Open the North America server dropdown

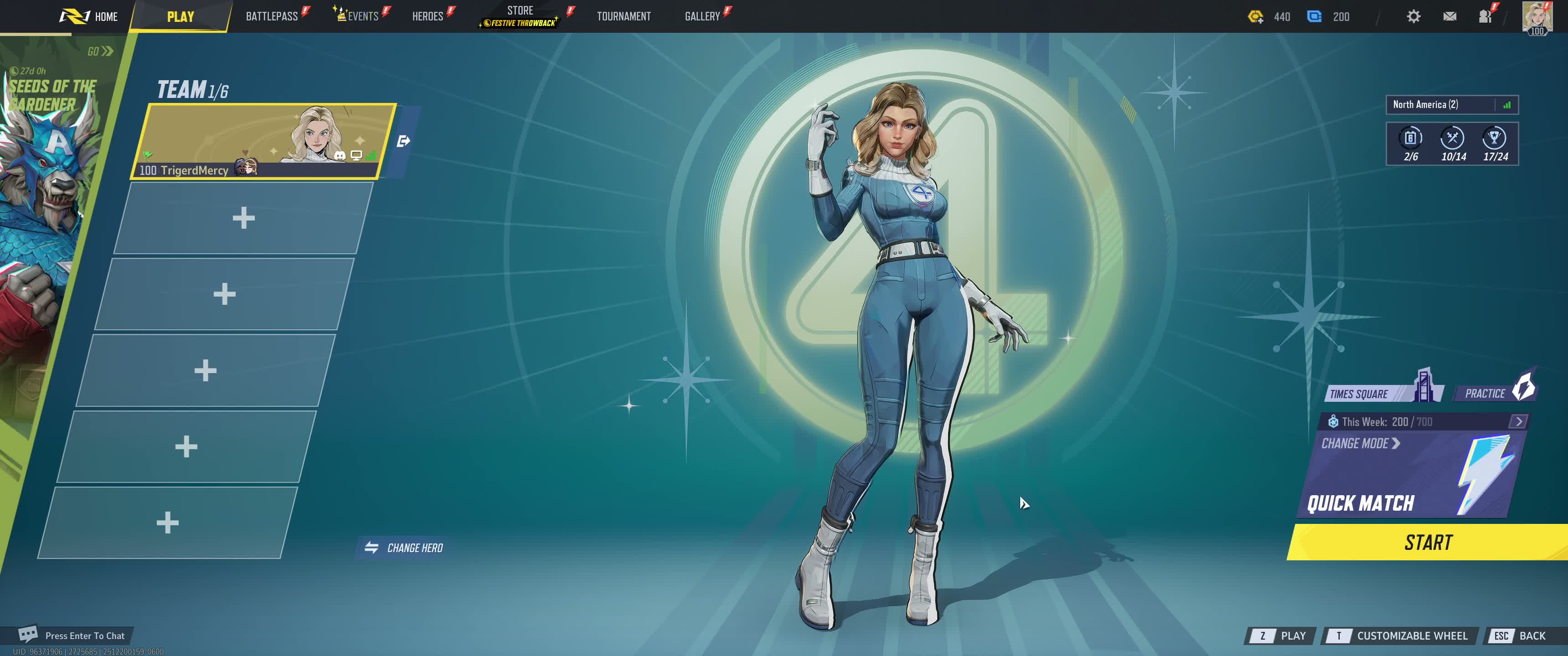tap(1451, 105)
